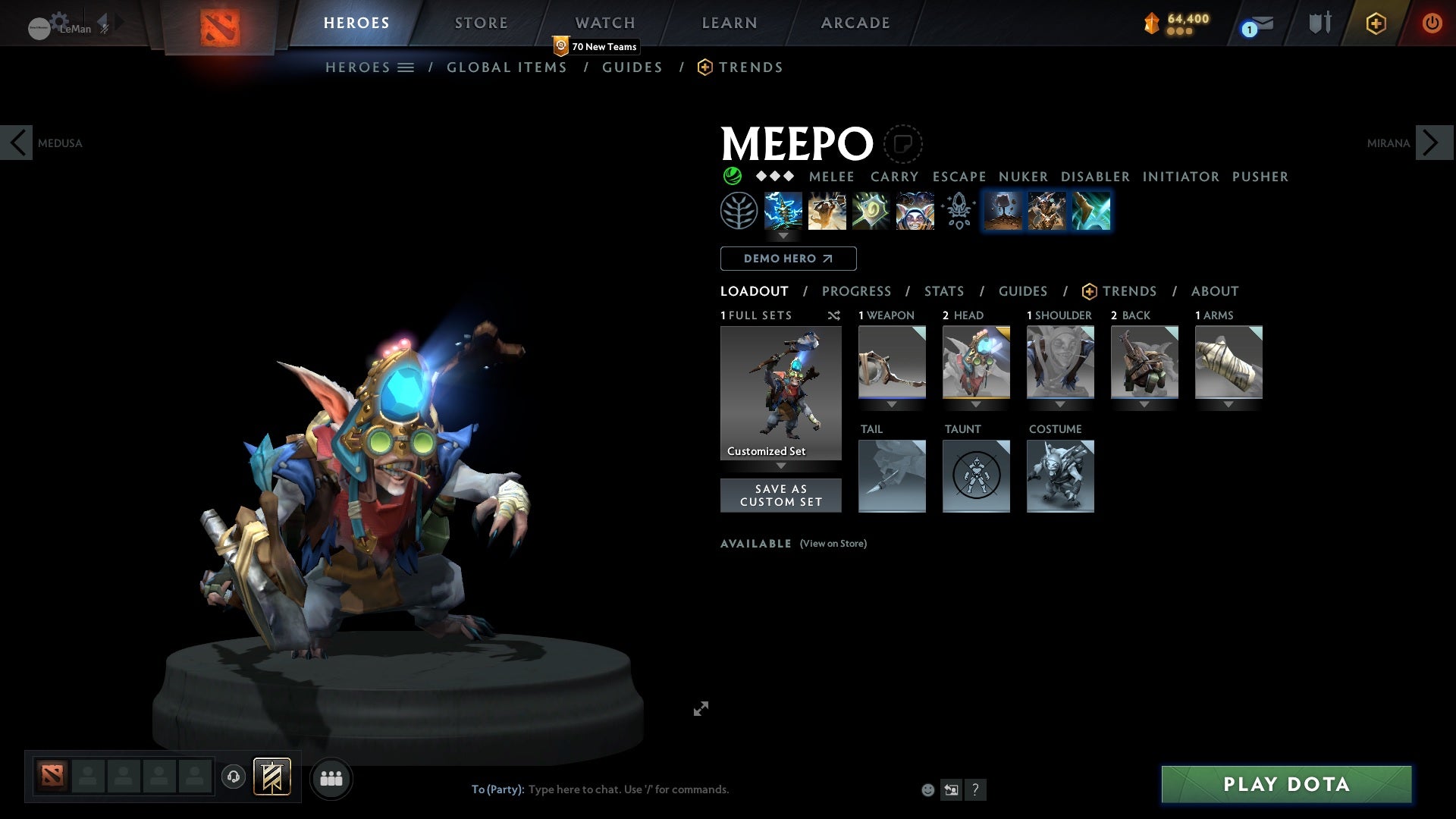Viewport: 1456px width, 819px height.
Task: Click the hero favorite bookmark toggle beside MEEPO
Action: click(x=902, y=143)
